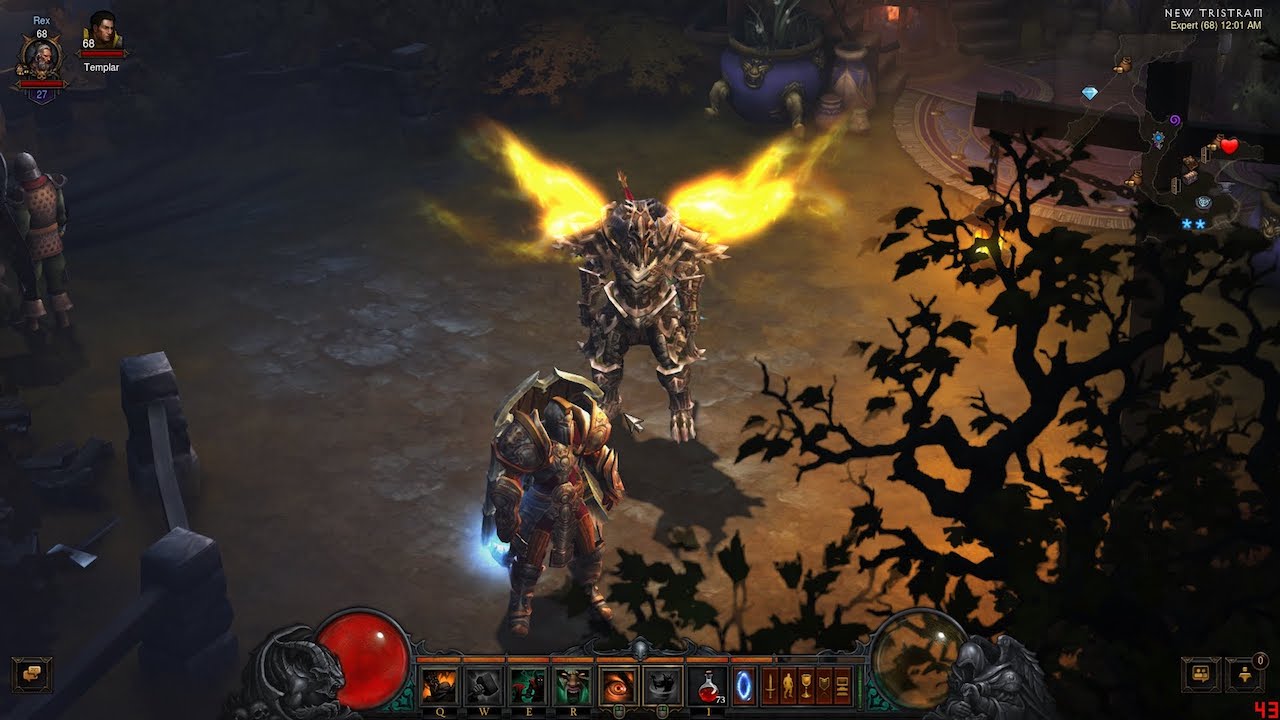The height and width of the screenshot is (720, 1280).
Task: Open the blue Town Portal
Action: (x=744, y=686)
